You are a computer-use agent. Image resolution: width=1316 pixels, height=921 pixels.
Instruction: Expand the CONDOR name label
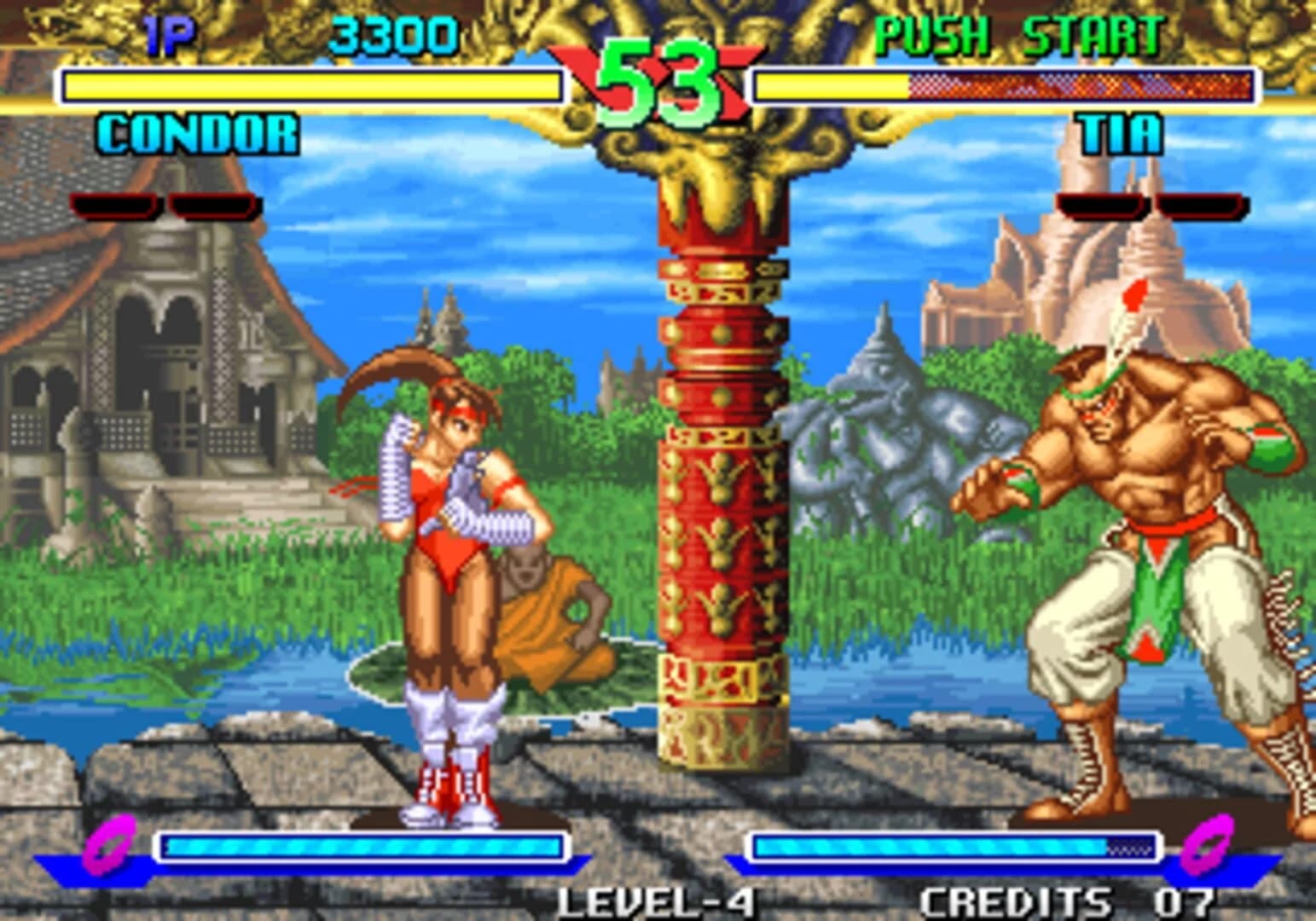tap(196, 132)
